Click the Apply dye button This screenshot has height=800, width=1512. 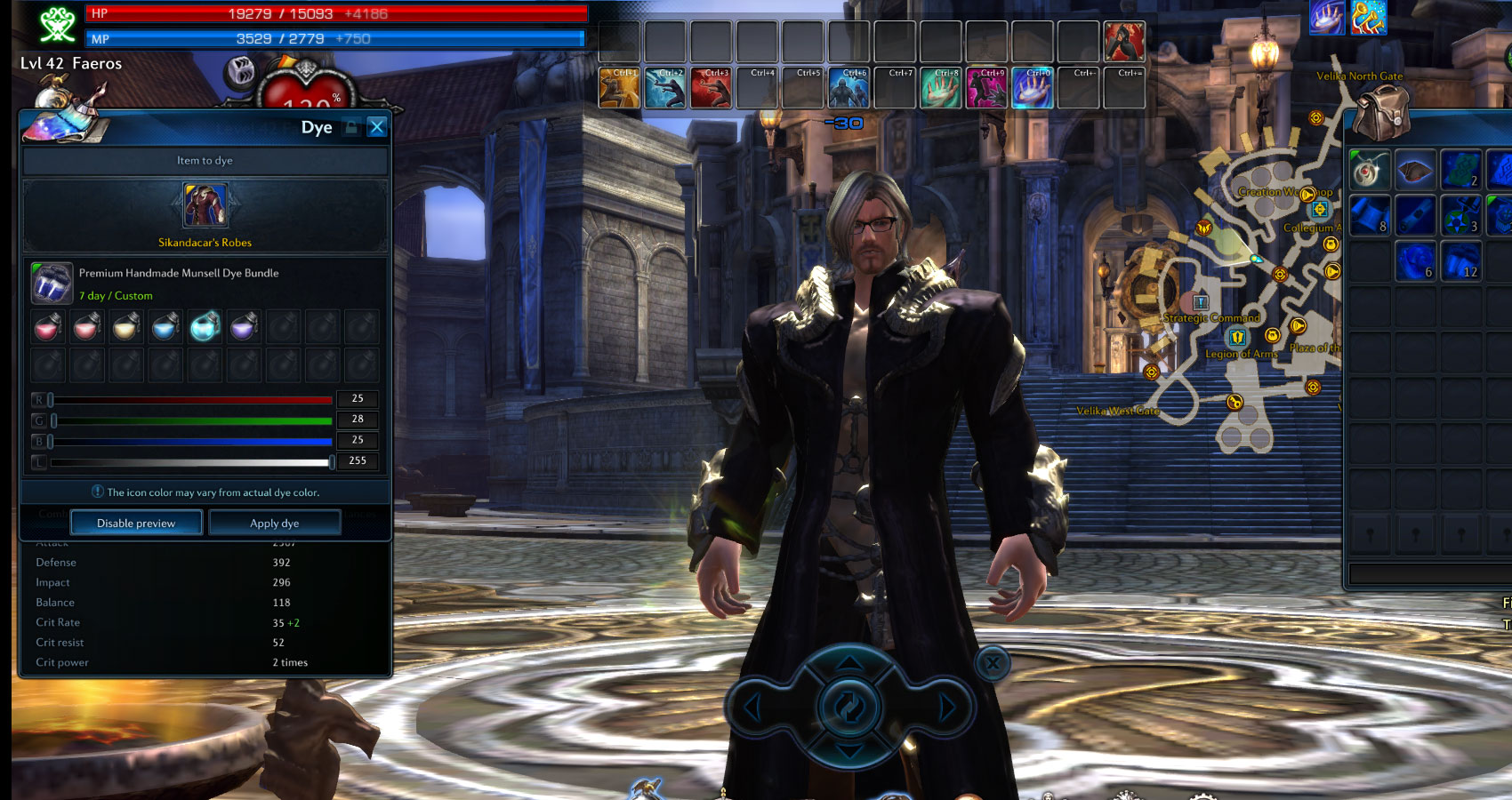pyautogui.click(x=274, y=524)
